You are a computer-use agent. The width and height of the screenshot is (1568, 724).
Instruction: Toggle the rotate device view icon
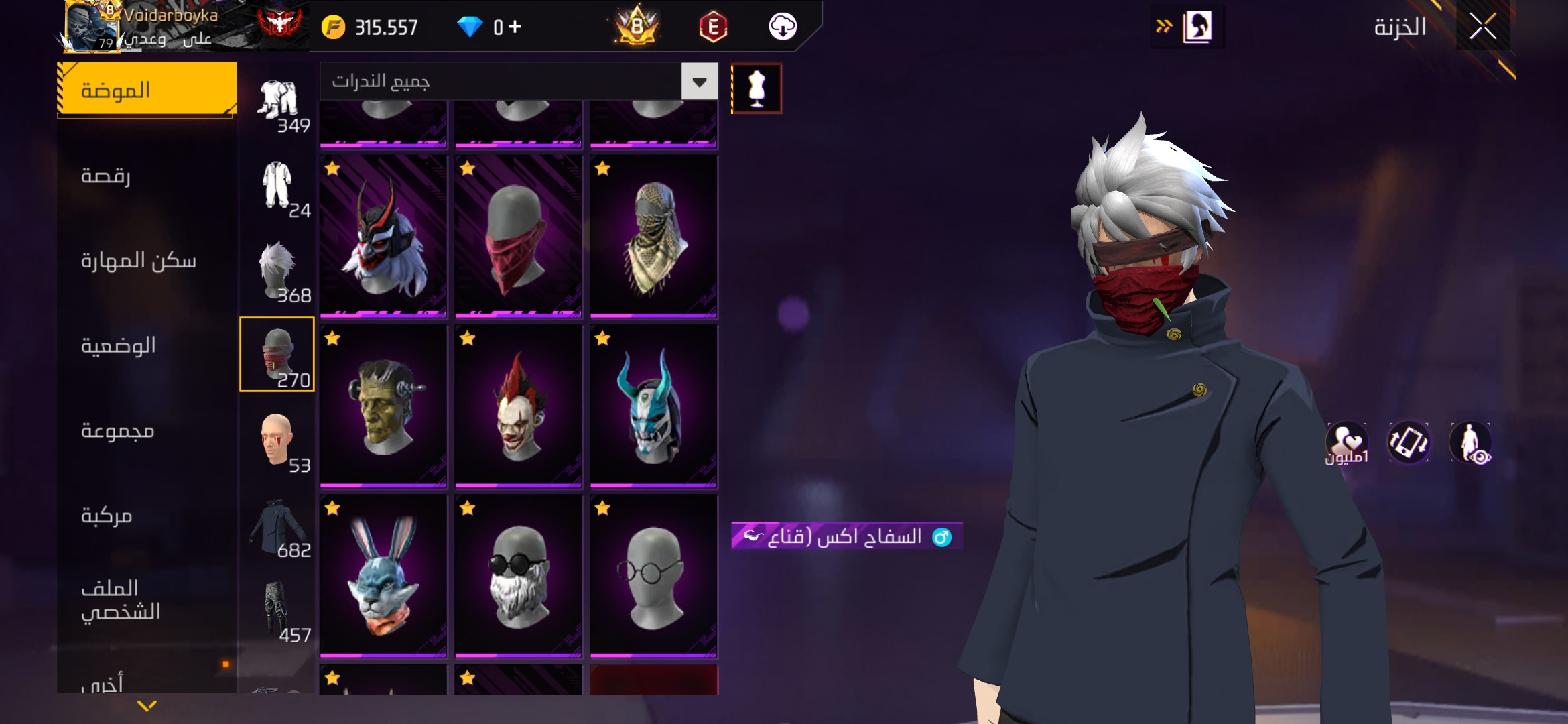(x=1408, y=442)
